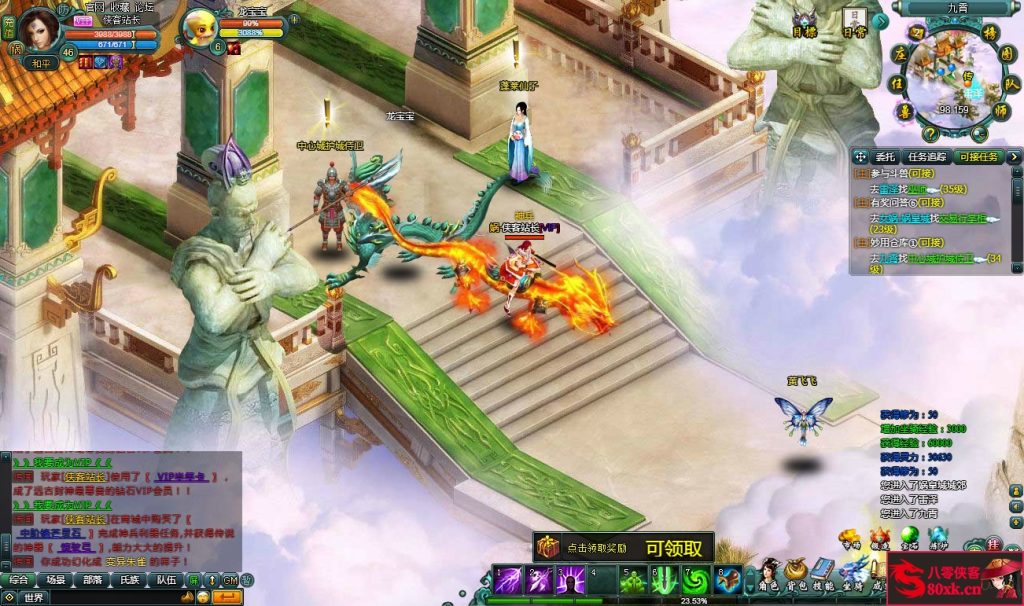
Task: Open the 技能 skills book
Action: [x=823, y=577]
